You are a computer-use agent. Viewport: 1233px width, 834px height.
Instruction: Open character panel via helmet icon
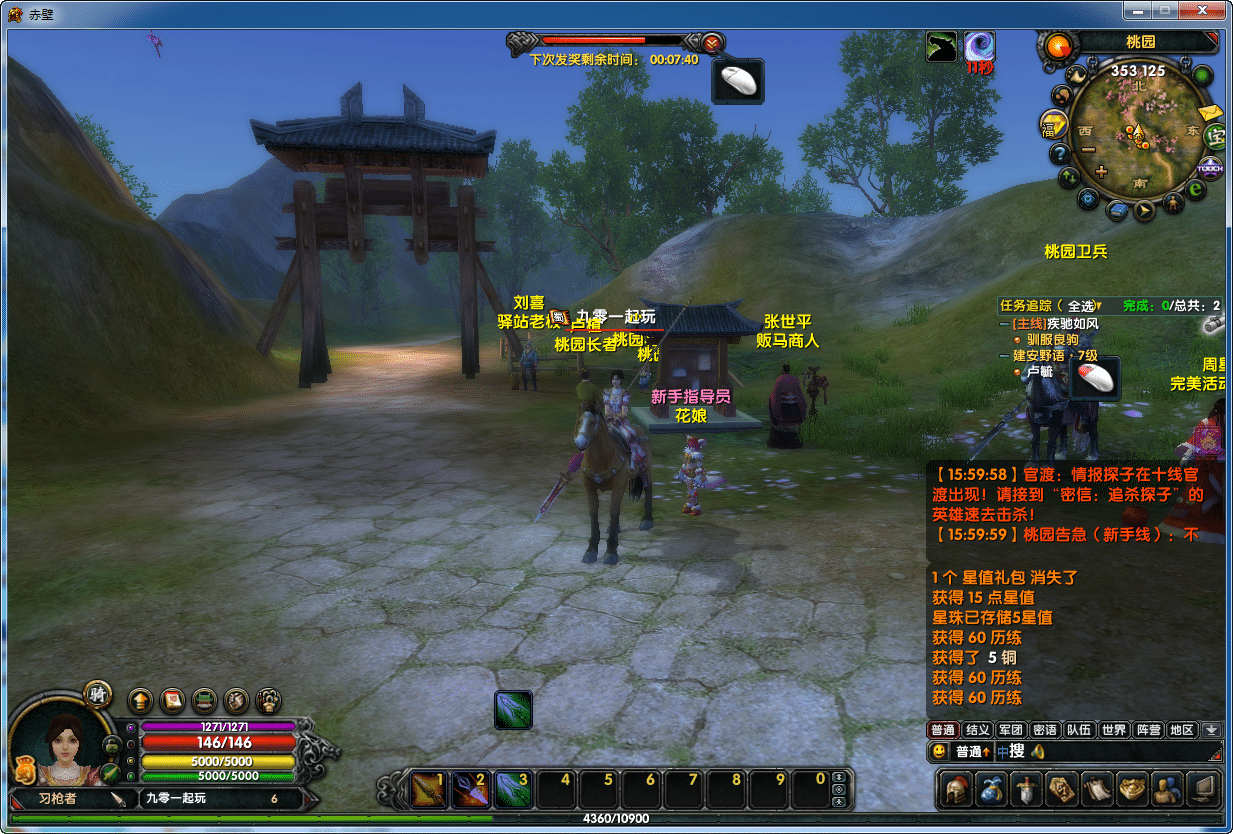[x=957, y=790]
